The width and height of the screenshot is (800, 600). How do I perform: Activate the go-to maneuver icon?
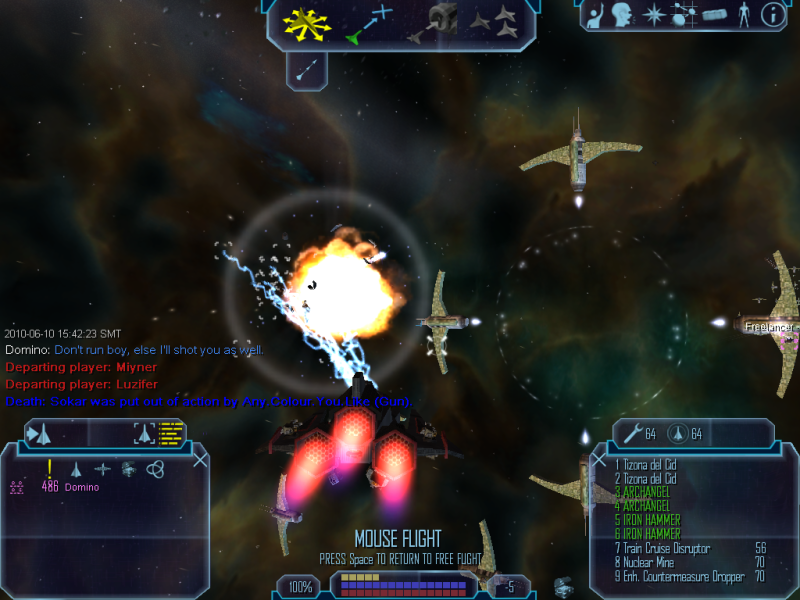368,24
